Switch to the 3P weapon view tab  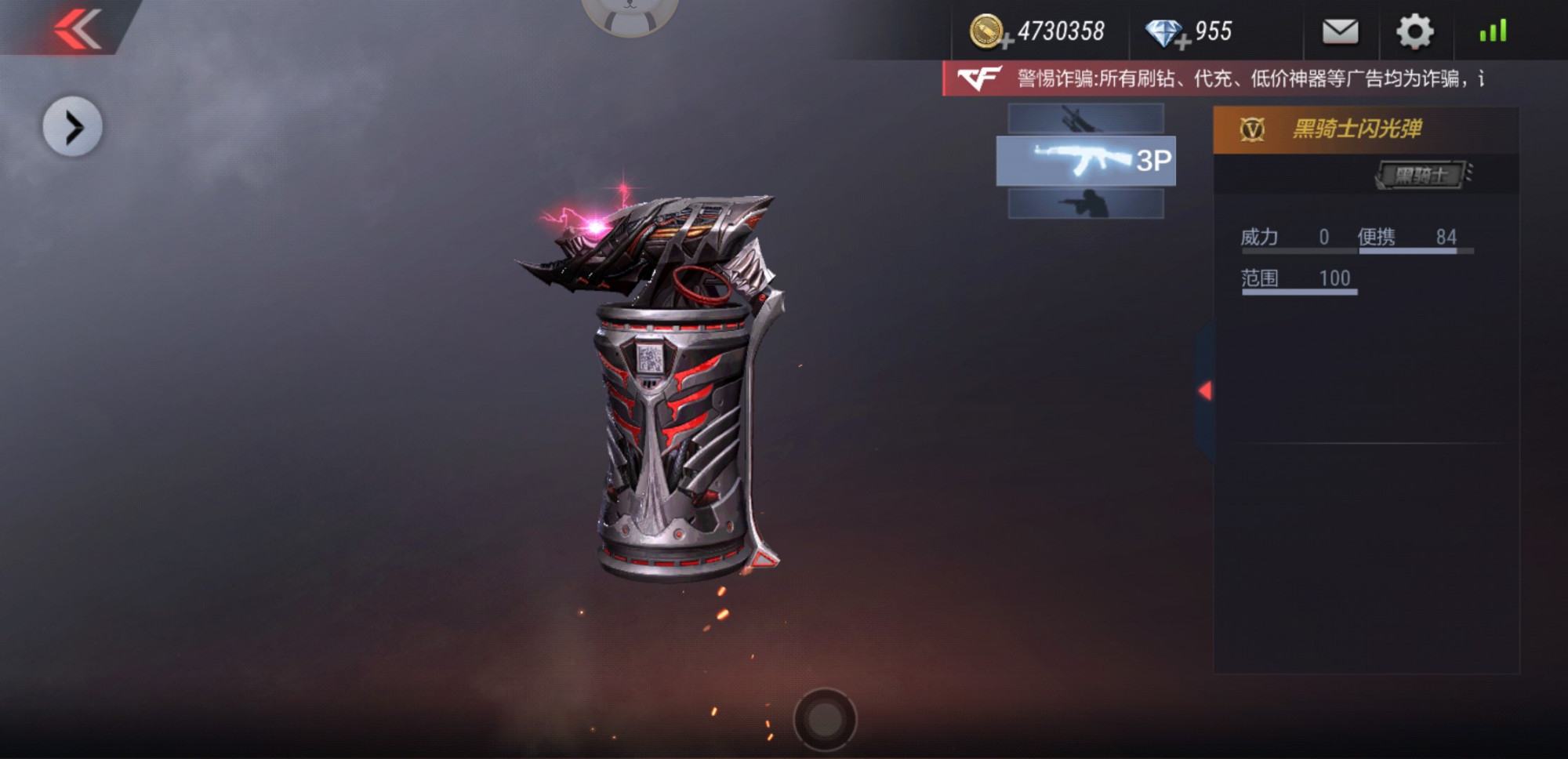[1085, 161]
